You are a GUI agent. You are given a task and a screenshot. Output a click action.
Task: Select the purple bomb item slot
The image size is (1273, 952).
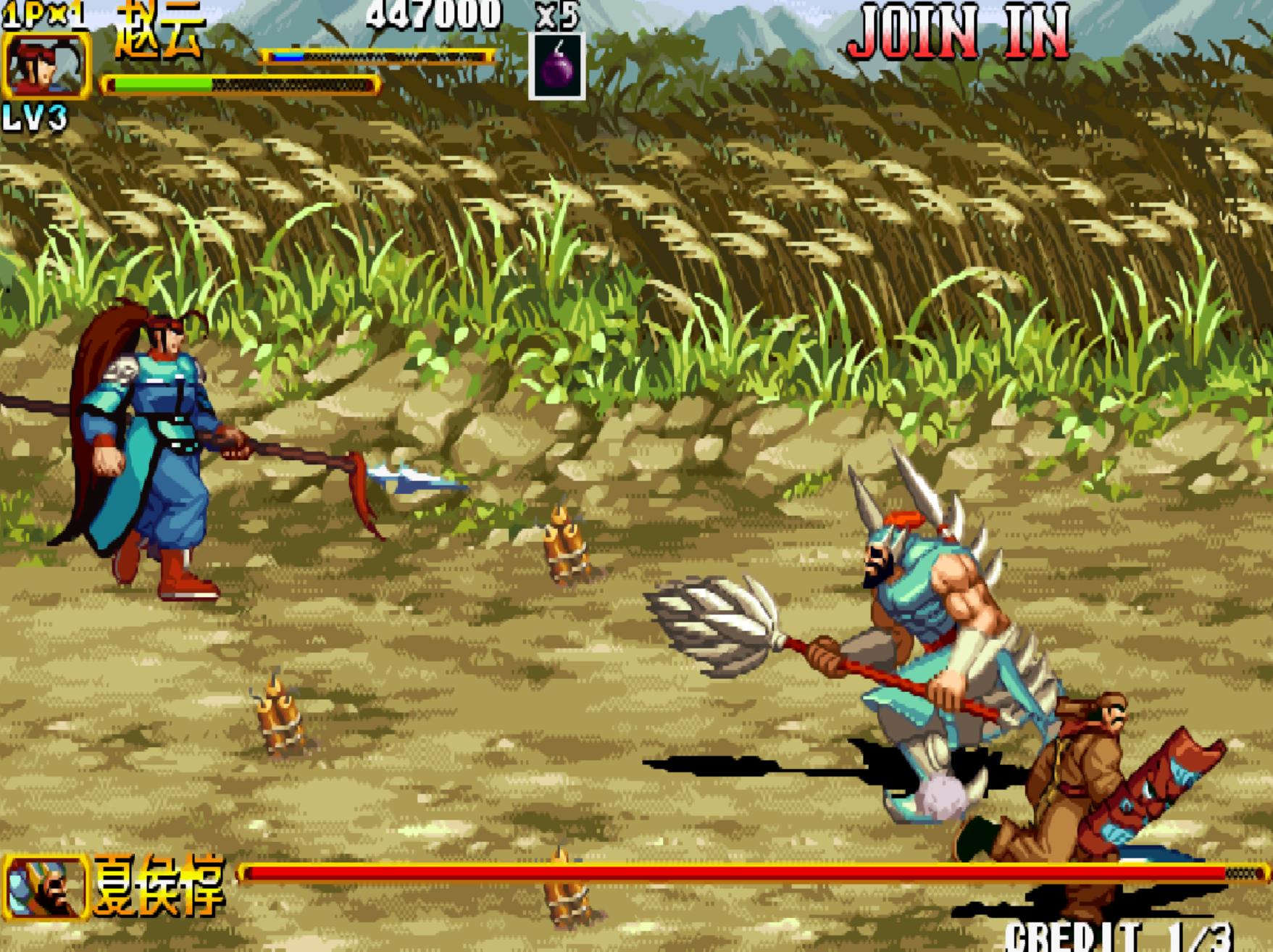(556, 67)
